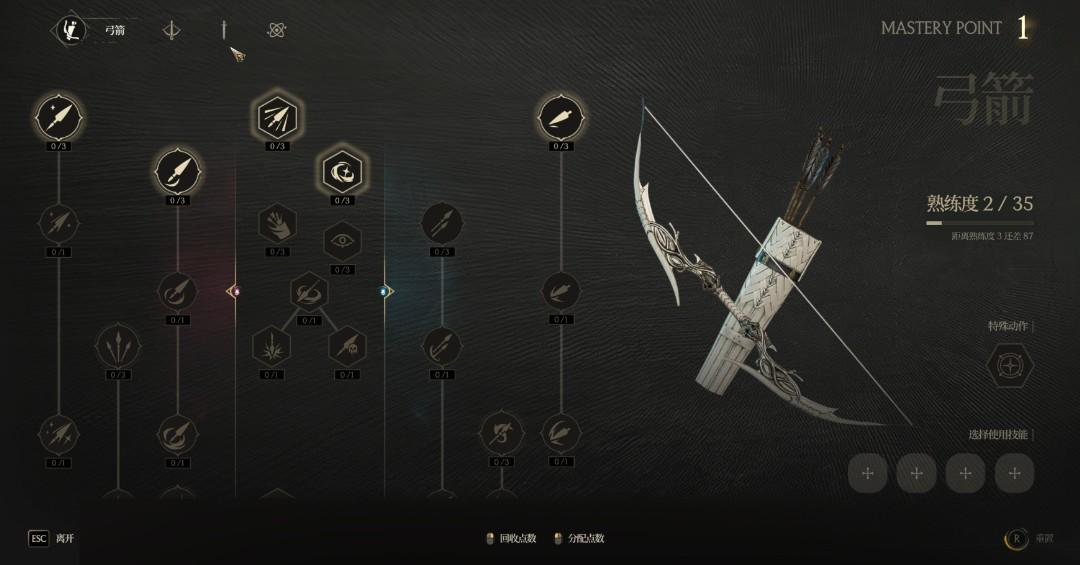Select the three upright arrows skill node

(x=118, y=347)
